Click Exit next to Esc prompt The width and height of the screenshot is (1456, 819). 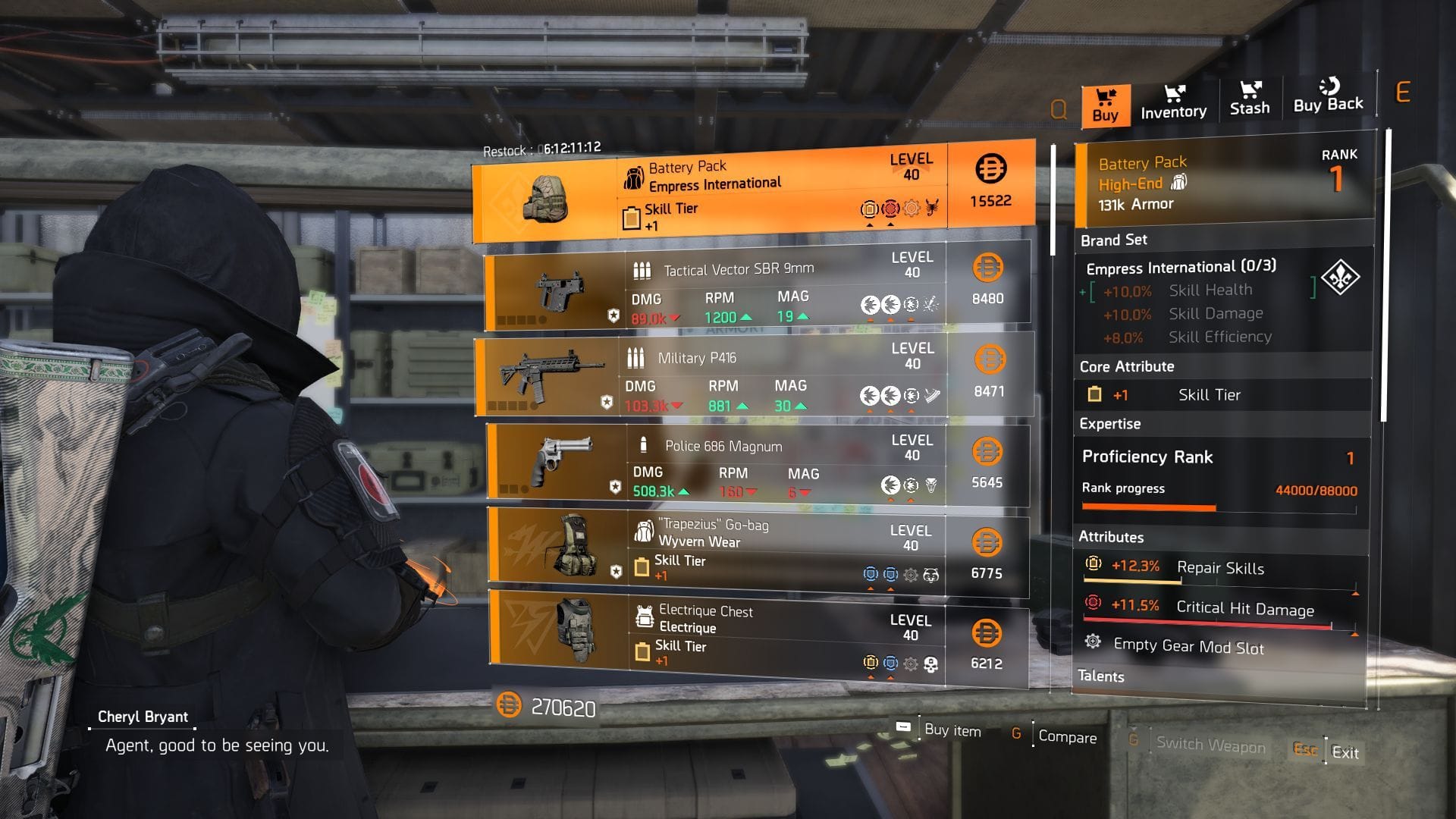(1345, 752)
